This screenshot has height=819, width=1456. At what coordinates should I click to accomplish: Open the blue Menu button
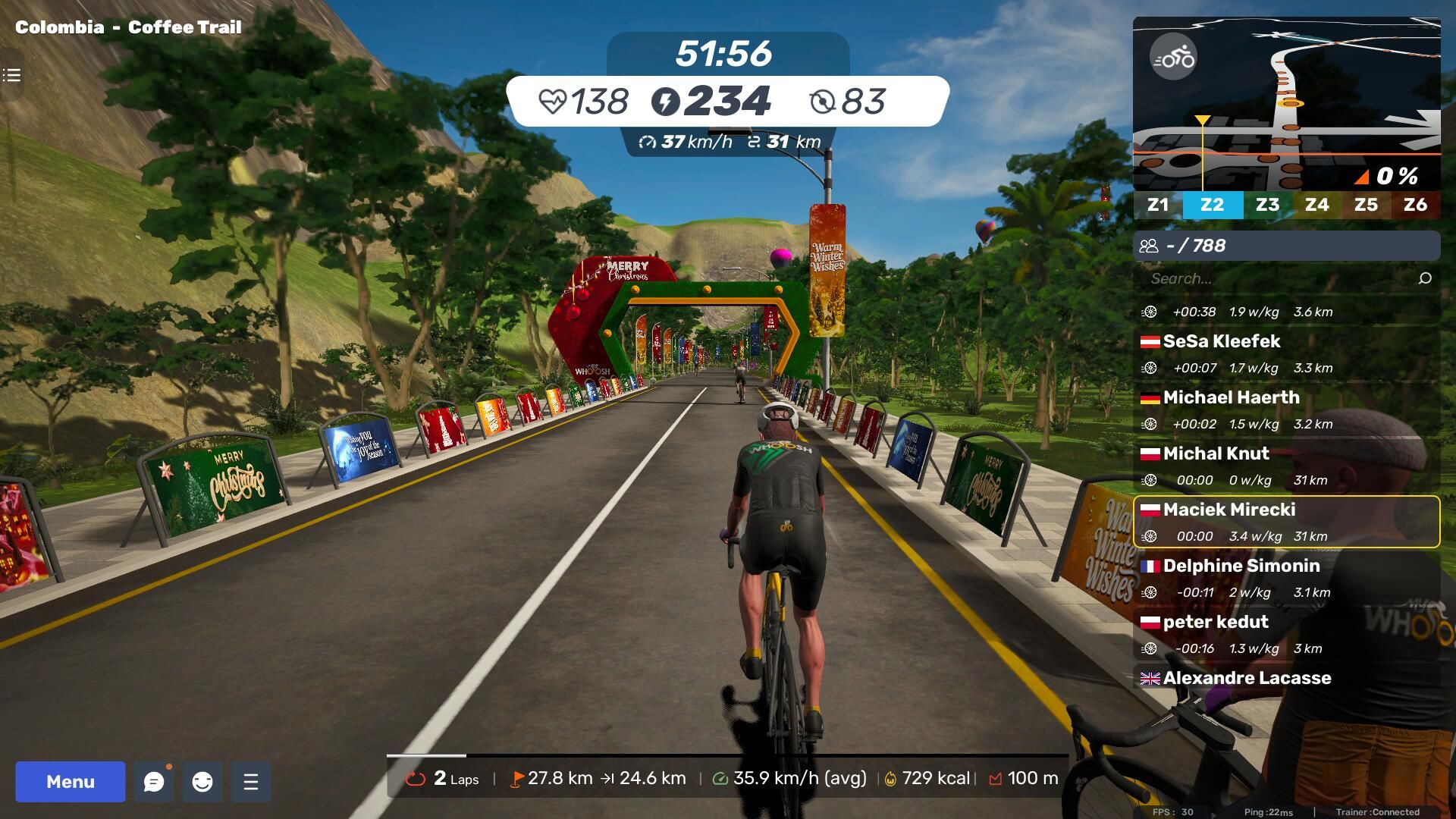71,782
